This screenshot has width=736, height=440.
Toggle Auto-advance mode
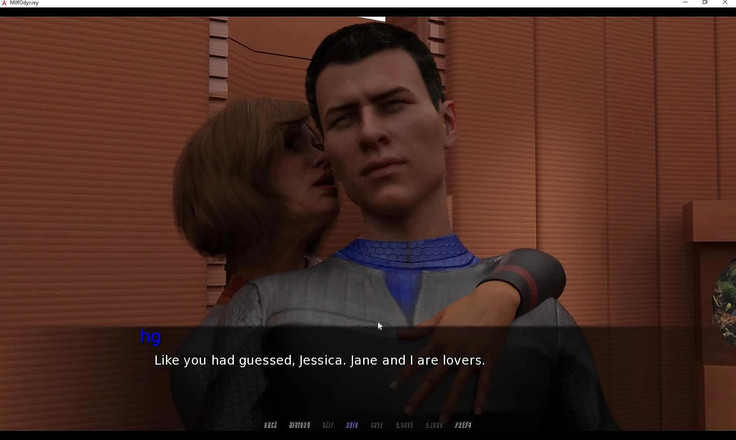(352, 425)
